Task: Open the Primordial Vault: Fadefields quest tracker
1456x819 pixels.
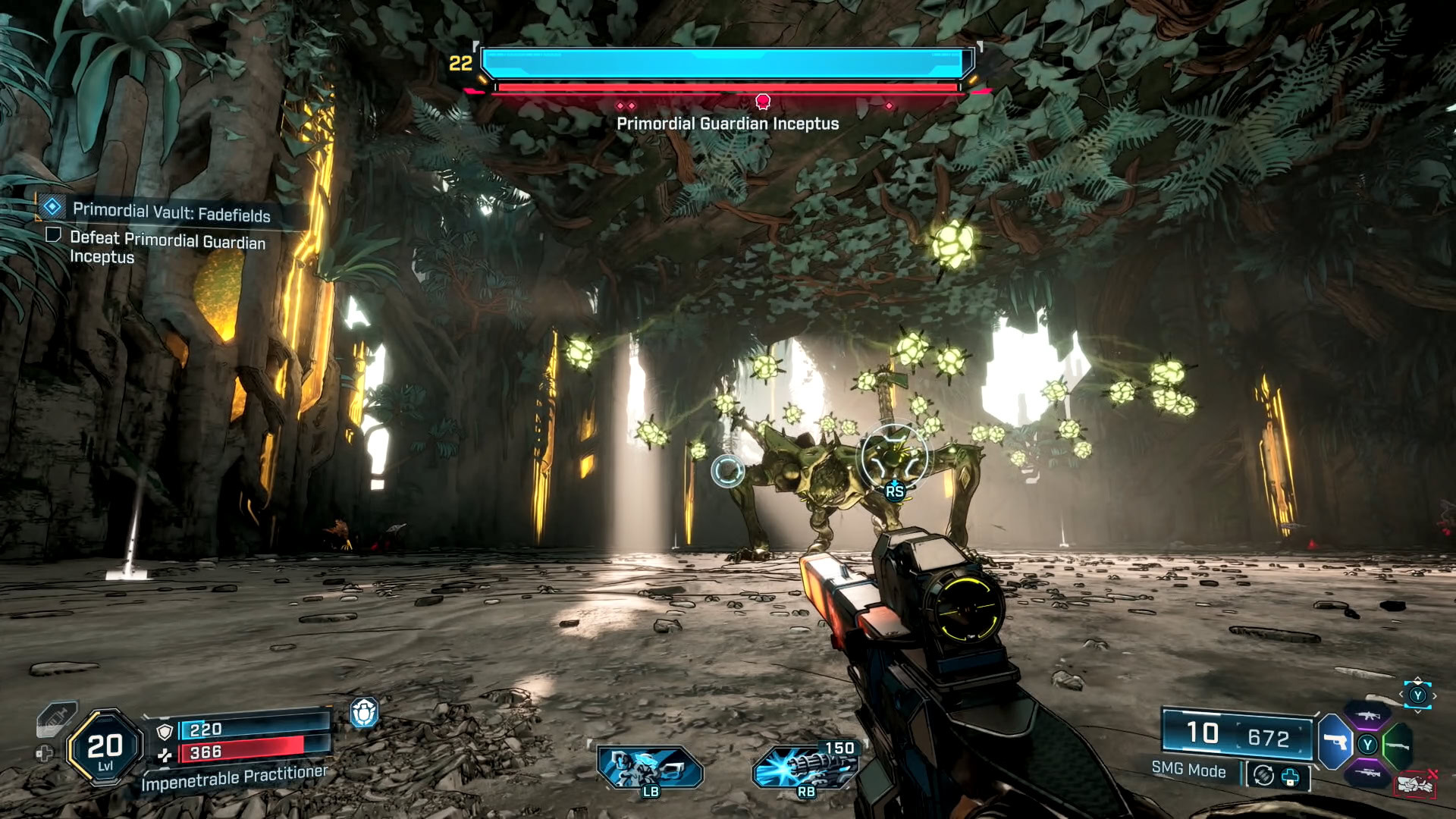Action: (171, 212)
